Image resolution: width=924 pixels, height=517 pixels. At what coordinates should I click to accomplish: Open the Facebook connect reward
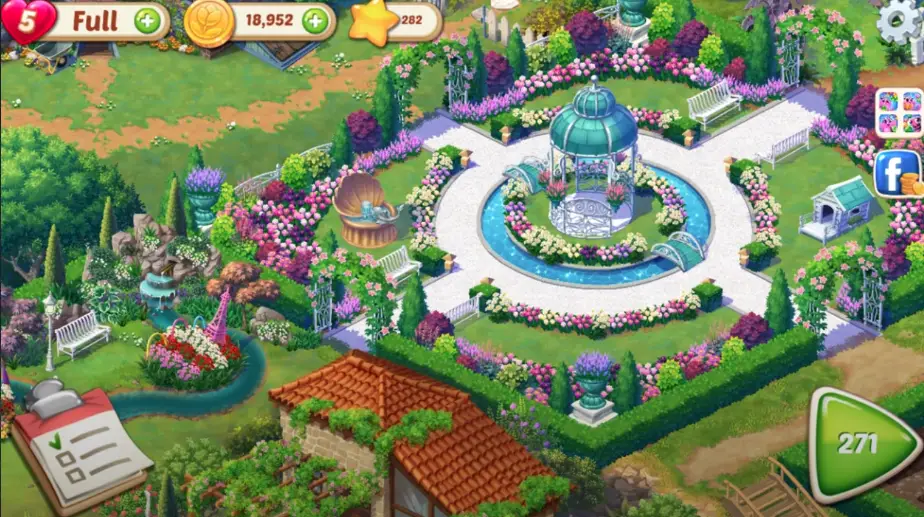[x=897, y=173]
